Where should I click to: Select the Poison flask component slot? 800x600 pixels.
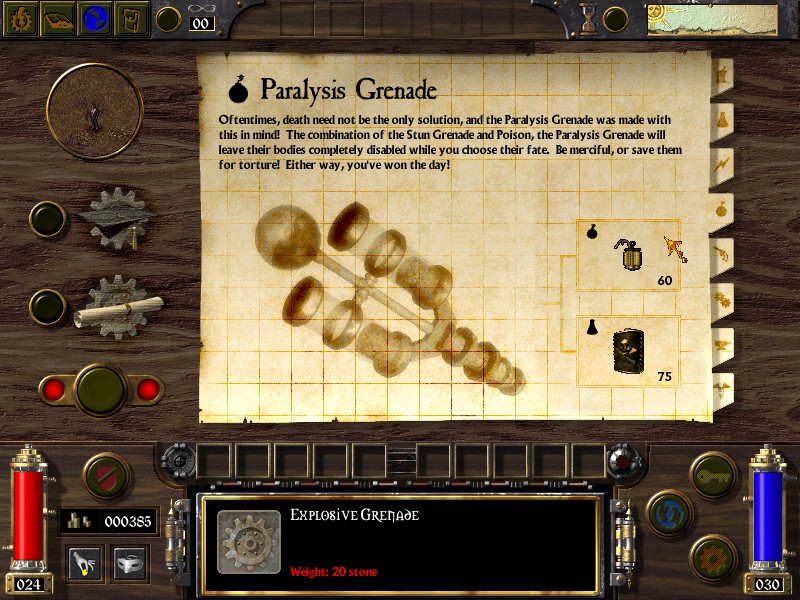tap(629, 352)
